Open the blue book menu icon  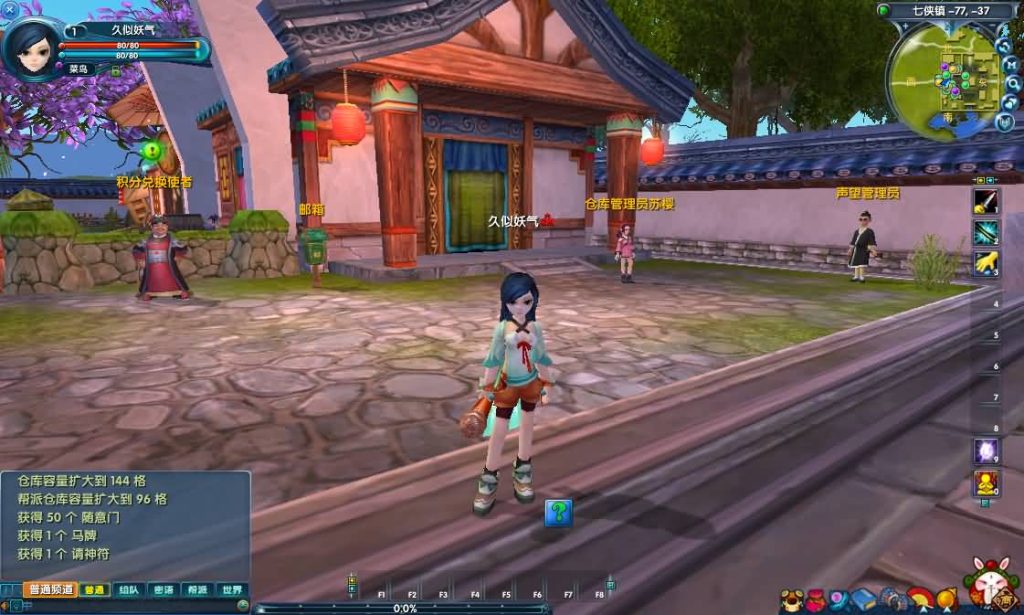click(x=862, y=598)
